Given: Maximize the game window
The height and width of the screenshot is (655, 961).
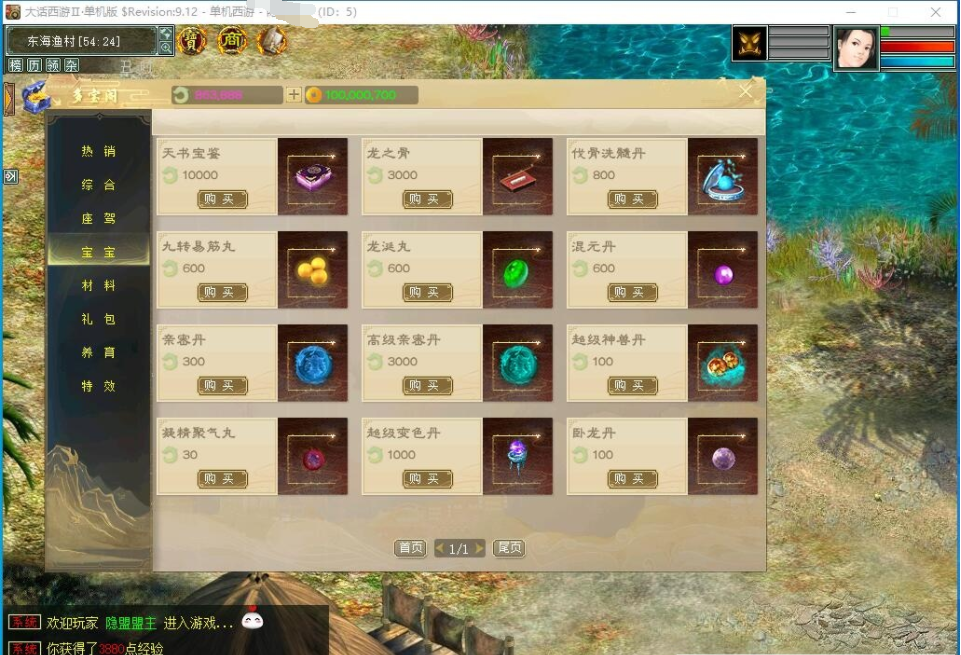Looking at the screenshot, I should [x=893, y=12].
